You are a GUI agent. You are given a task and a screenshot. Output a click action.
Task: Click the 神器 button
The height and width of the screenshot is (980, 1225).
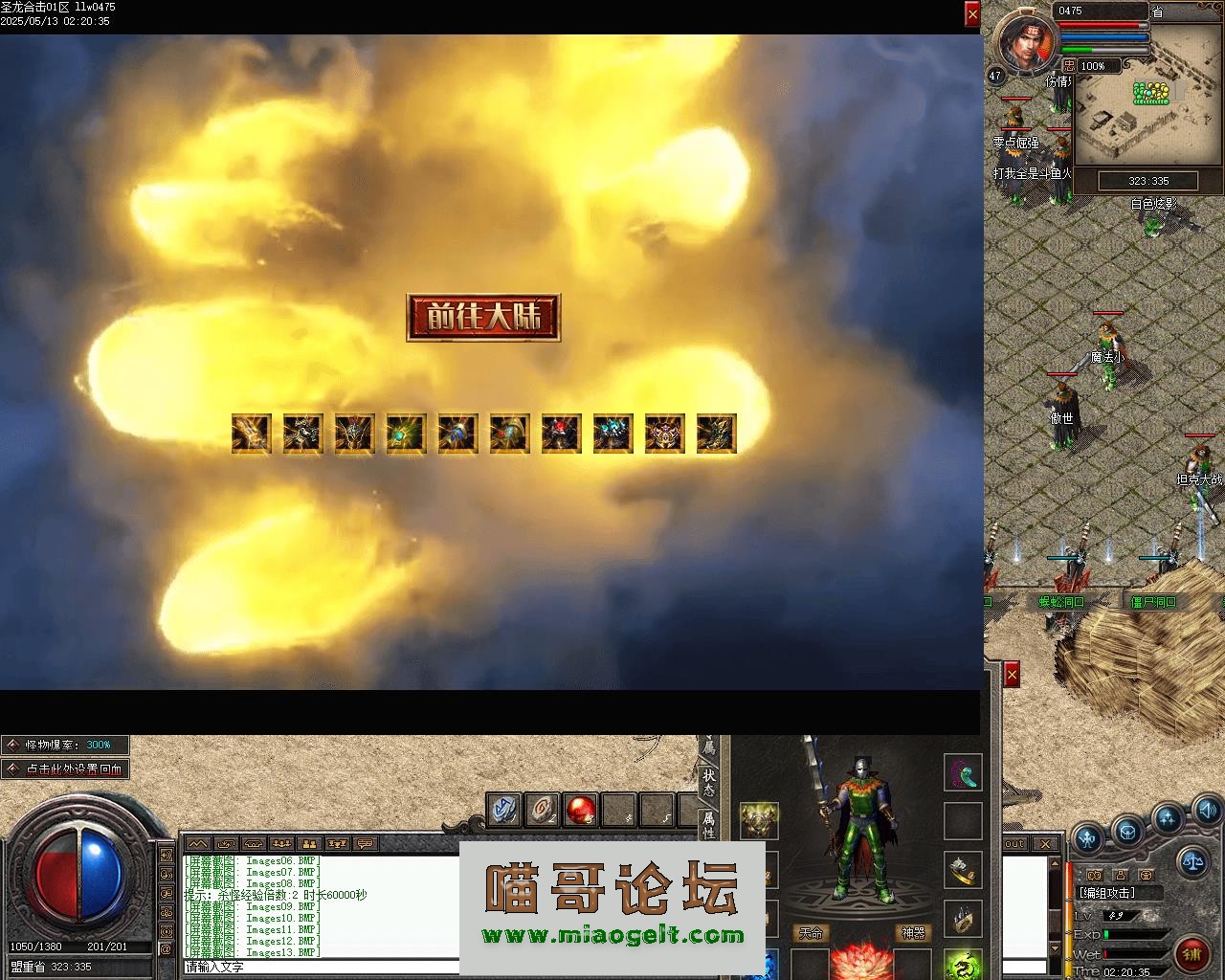pyautogui.click(x=913, y=933)
